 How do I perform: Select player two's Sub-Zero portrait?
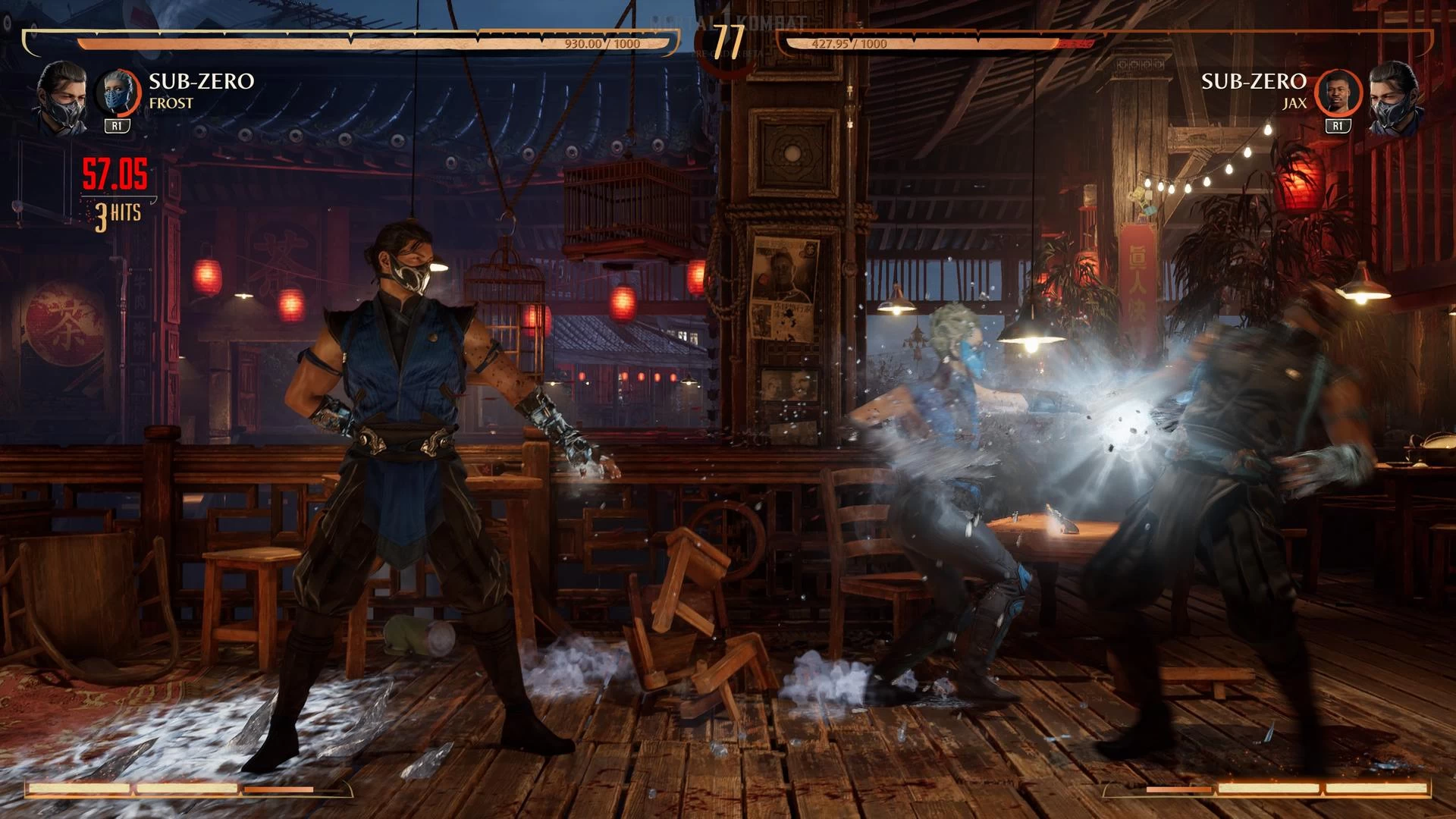(1395, 96)
